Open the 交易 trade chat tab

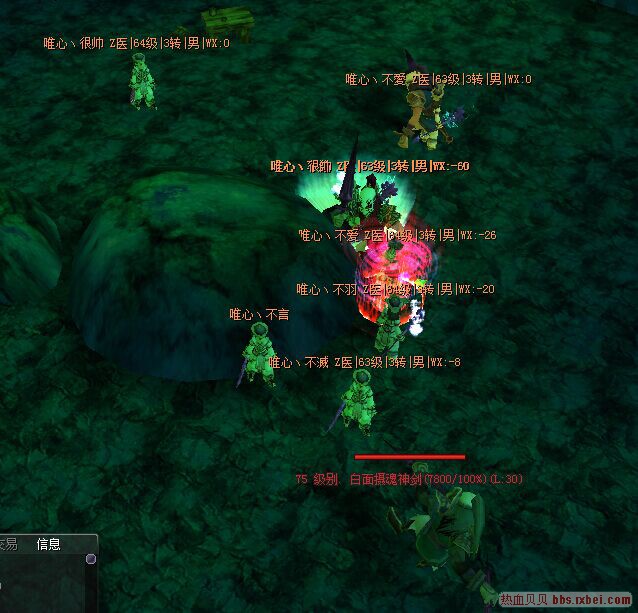click(9, 544)
